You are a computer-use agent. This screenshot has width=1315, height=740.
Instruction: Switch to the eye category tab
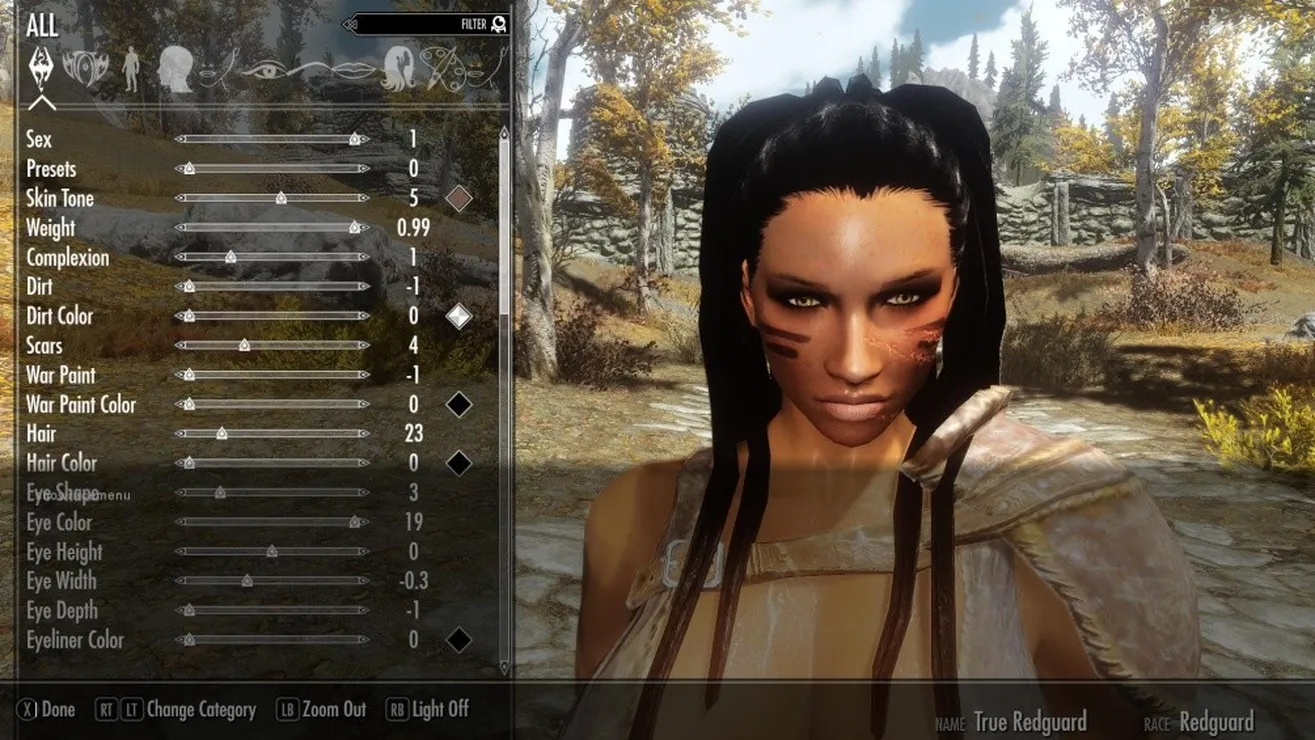264,68
